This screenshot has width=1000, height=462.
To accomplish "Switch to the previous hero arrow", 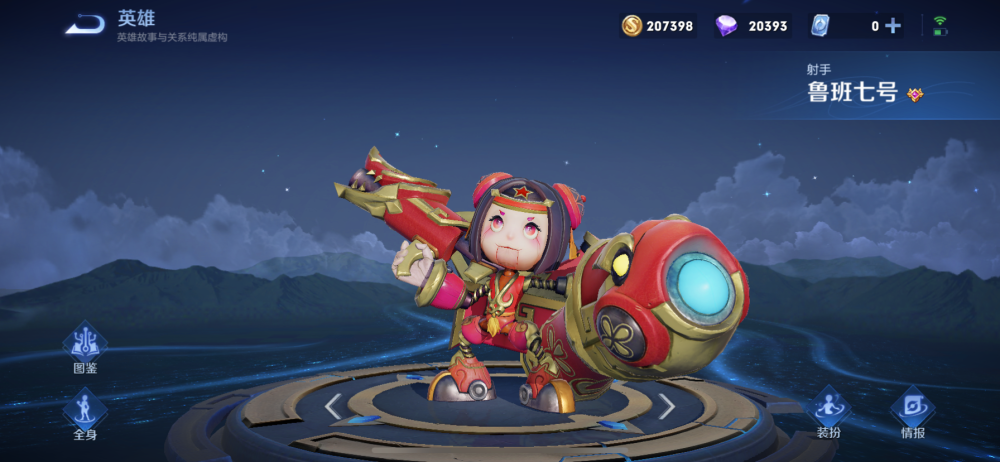I will tap(334, 405).
